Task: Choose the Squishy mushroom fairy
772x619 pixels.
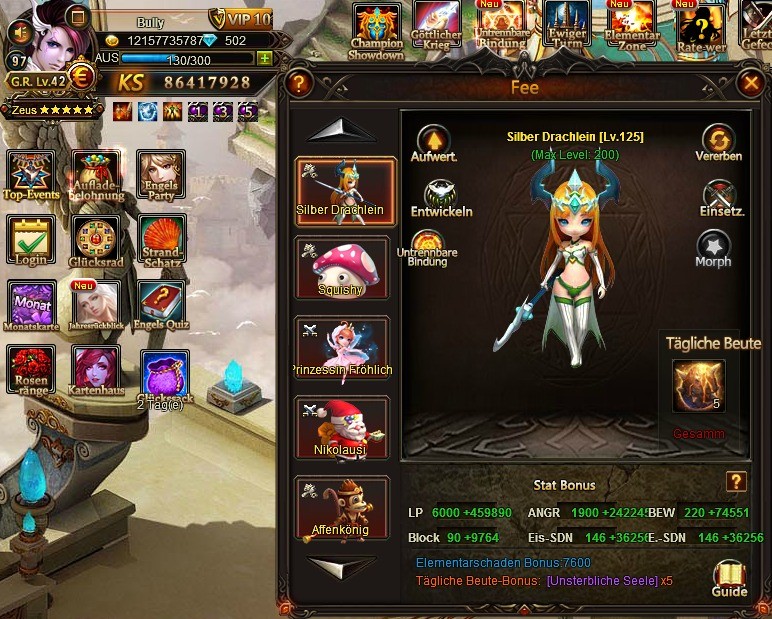Action: tap(343, 267)
